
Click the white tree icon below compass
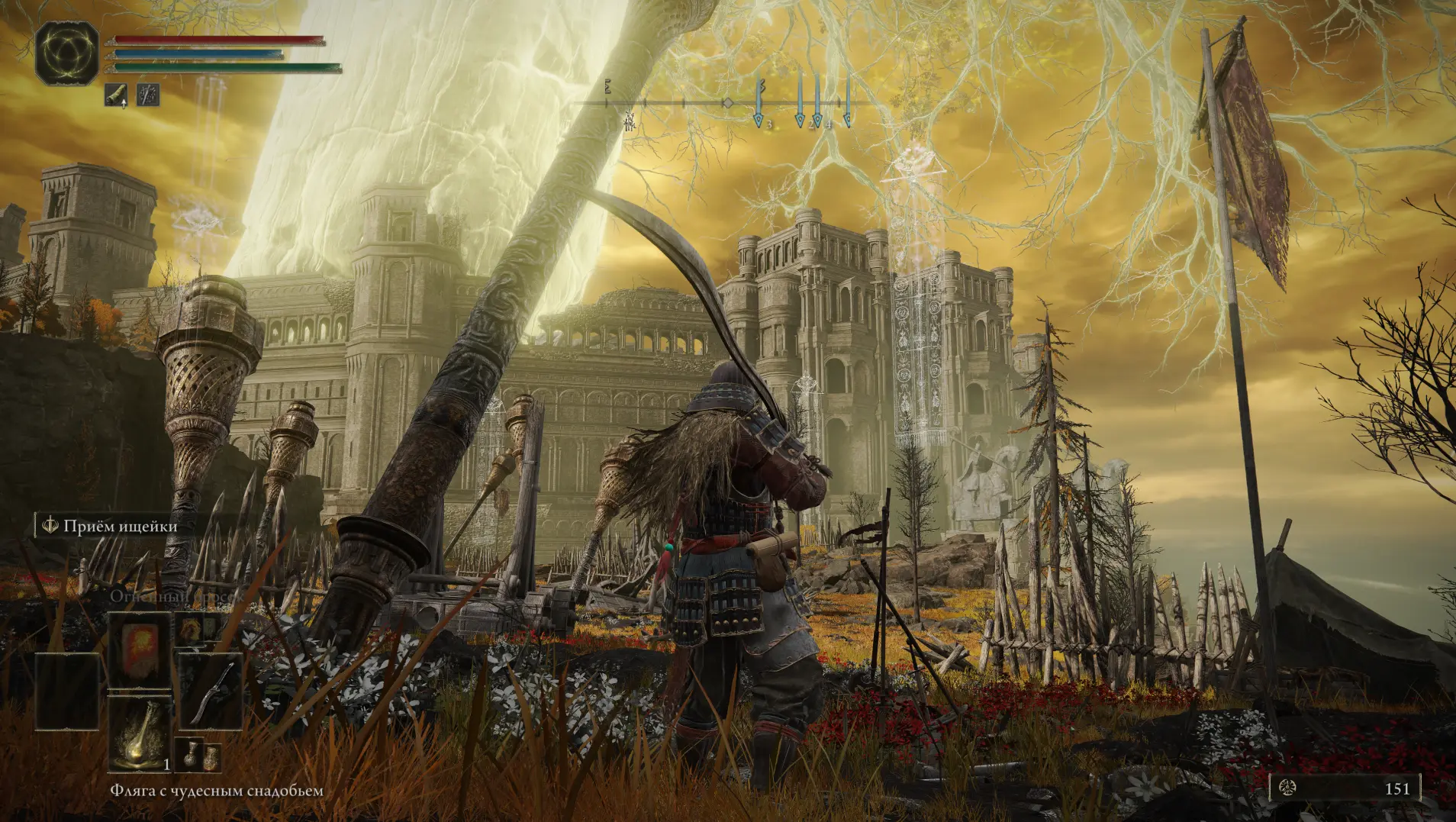[x=630, y=121]
